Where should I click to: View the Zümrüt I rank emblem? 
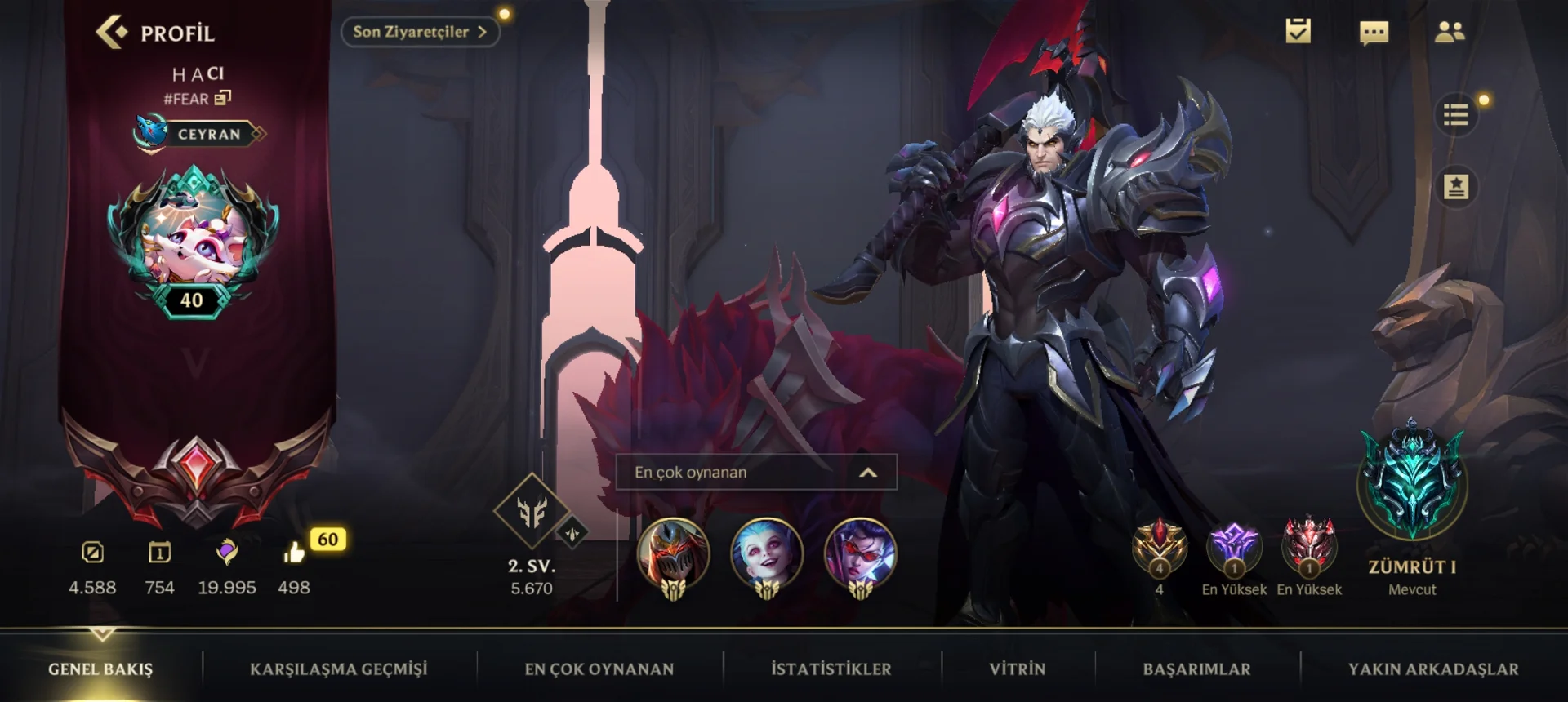pyautogui.click(x=1412, y=483)
